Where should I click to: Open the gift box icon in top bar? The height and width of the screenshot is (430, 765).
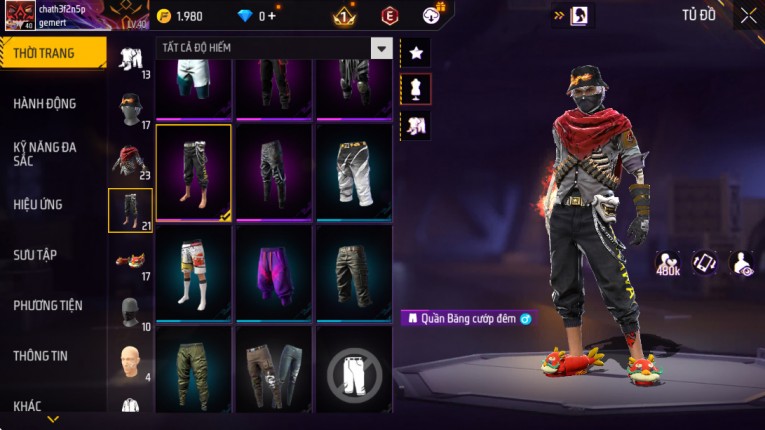pyautogui.click(x=433, y=14)
